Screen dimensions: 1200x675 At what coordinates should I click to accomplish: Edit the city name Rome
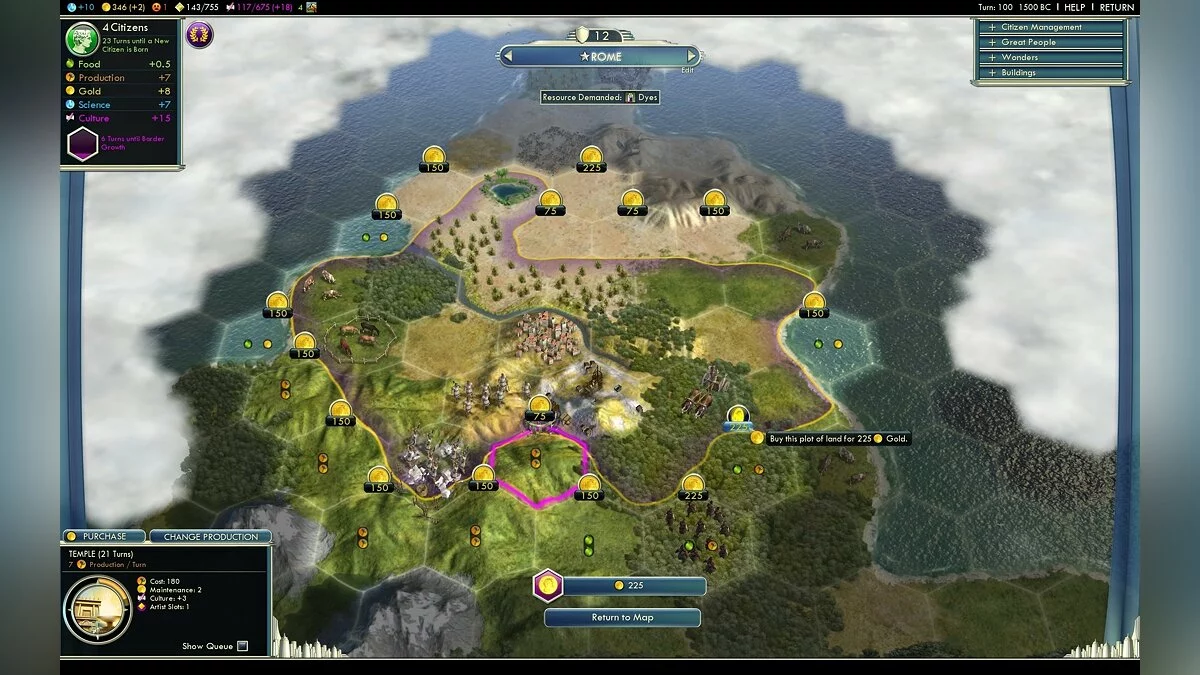[687, 70]
